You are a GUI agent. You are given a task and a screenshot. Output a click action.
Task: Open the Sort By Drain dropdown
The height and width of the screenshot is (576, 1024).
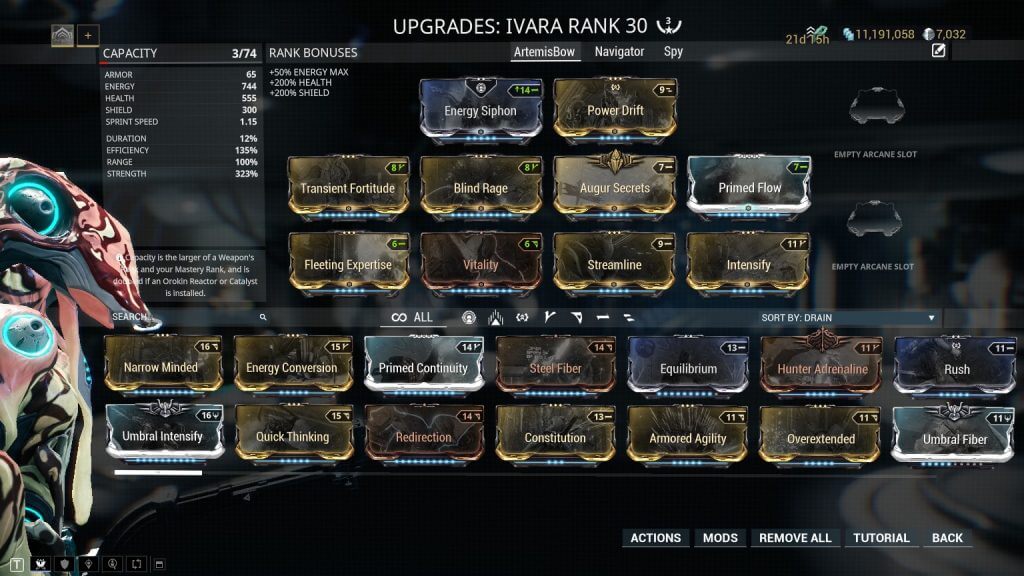(848, 318)
